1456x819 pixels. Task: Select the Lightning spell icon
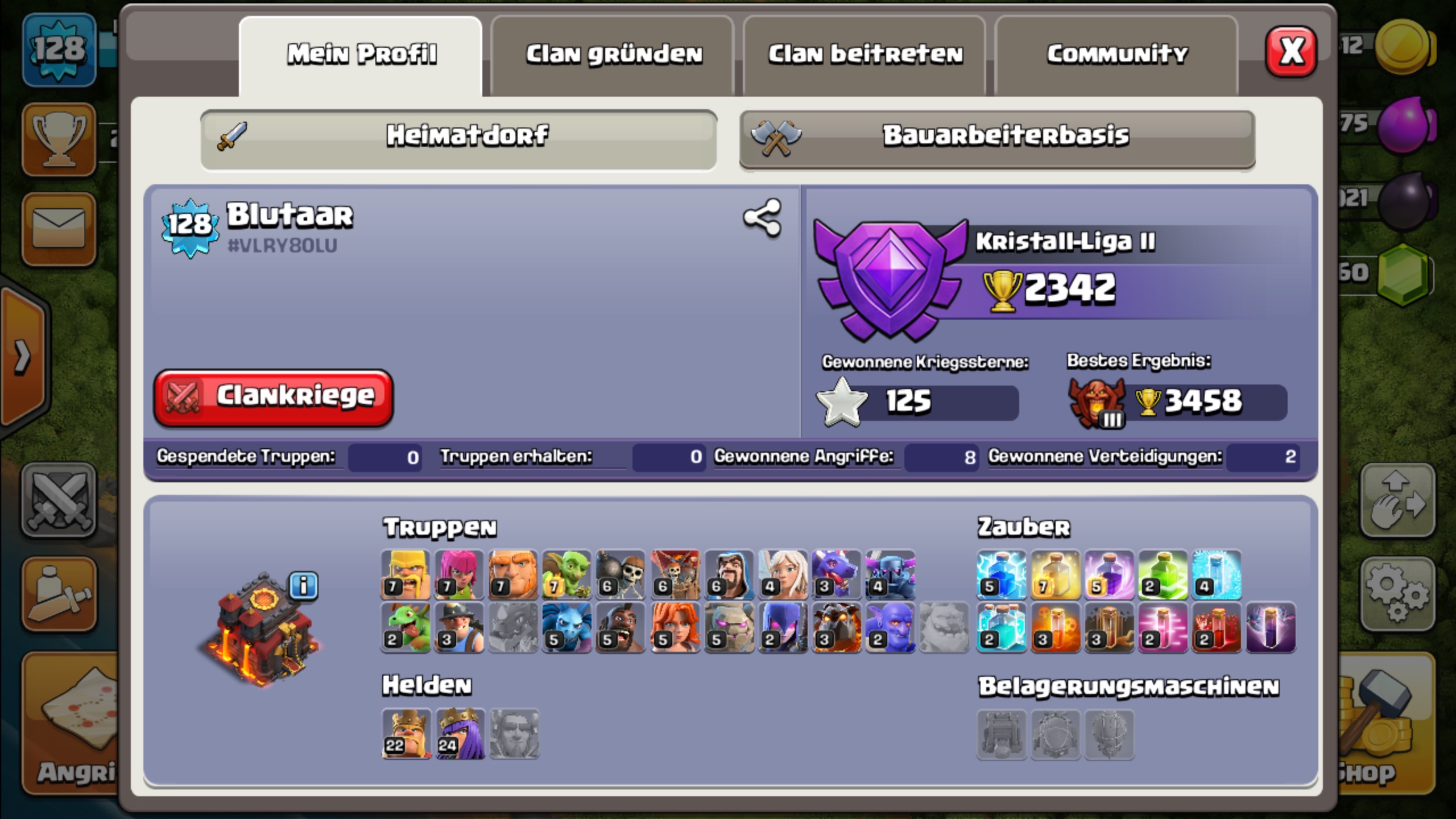pyautogui.click(x=1001, y=574)
